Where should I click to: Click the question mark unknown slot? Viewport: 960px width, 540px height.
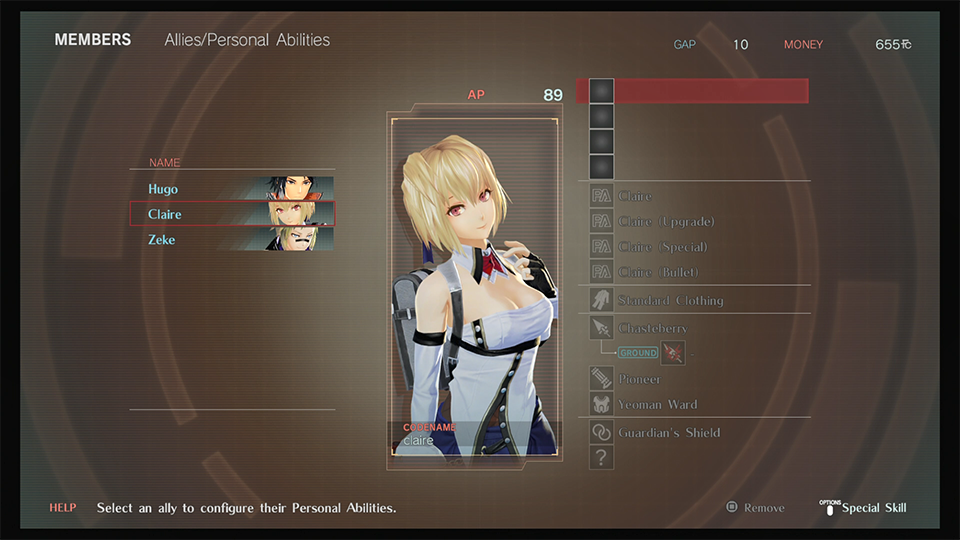pyautogui.click(x=601, y=458)
